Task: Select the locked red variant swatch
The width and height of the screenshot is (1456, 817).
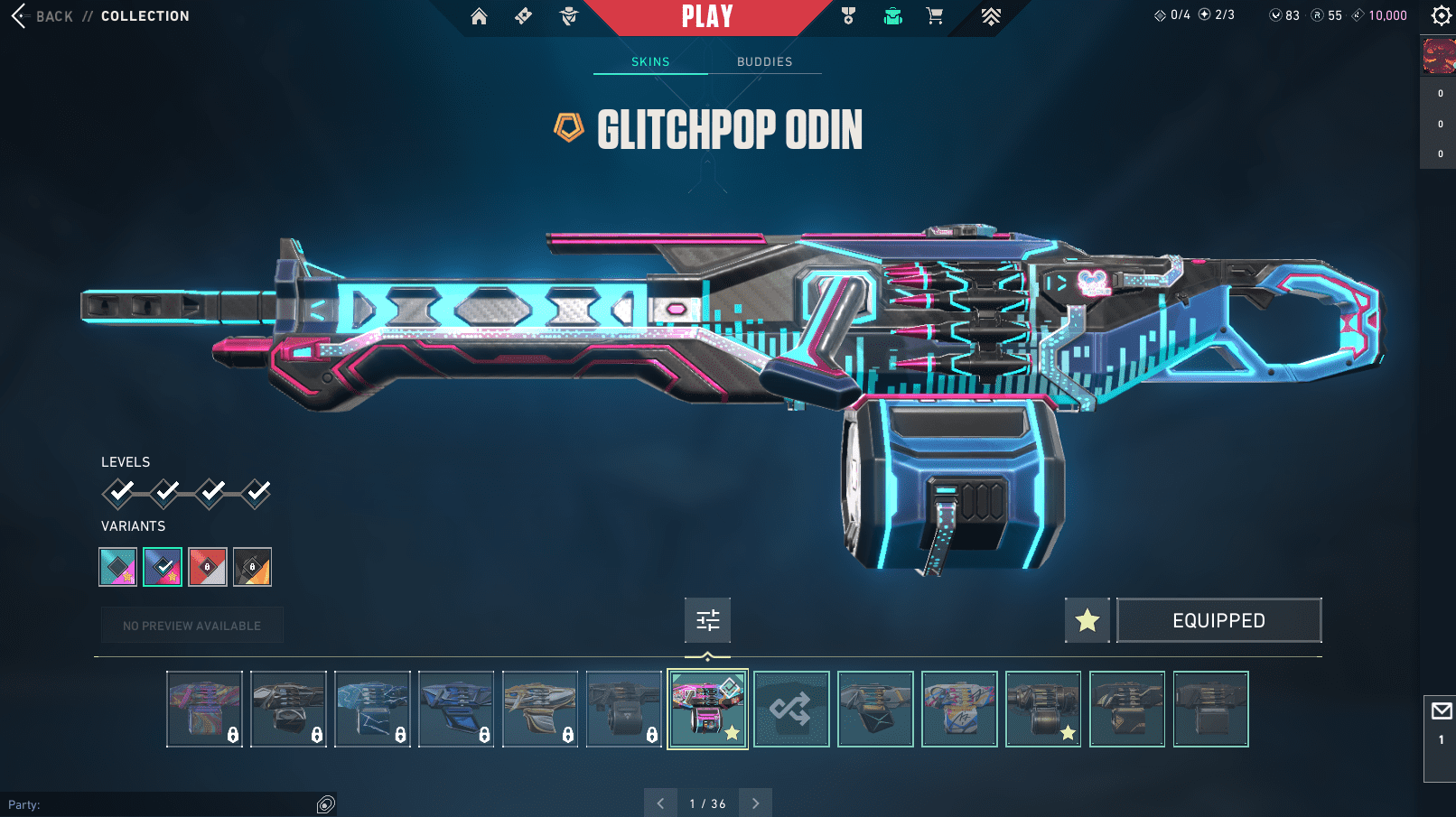Action: (x=207, y=567)
